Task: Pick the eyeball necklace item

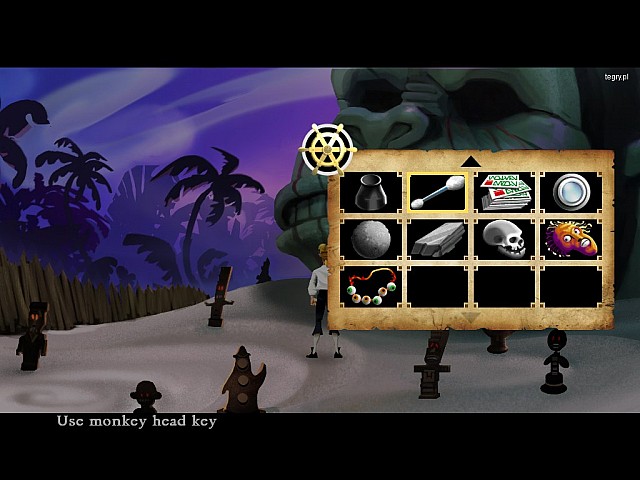Action: (x=371, y=286)
